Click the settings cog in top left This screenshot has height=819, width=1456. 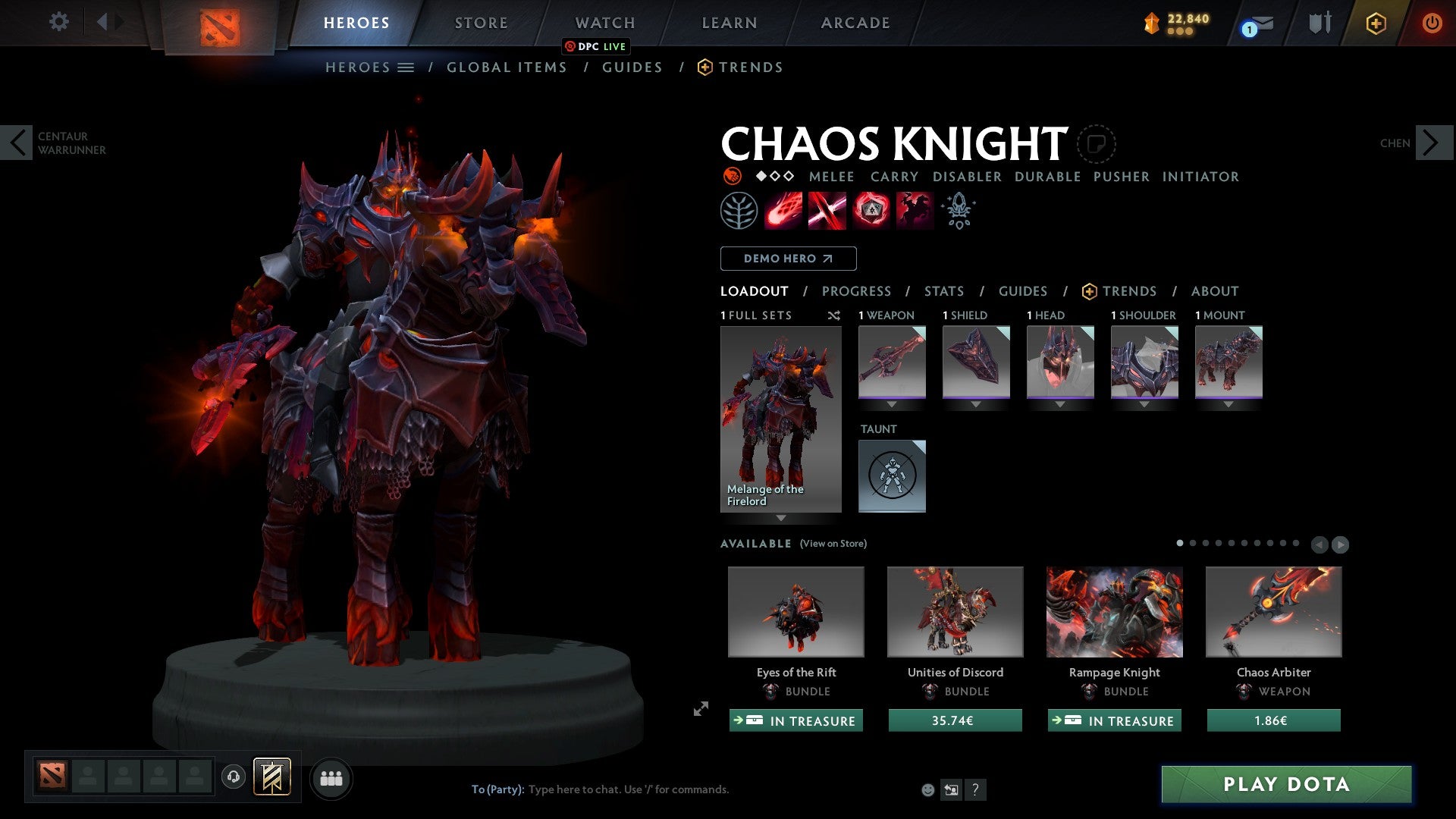(58, 21)
